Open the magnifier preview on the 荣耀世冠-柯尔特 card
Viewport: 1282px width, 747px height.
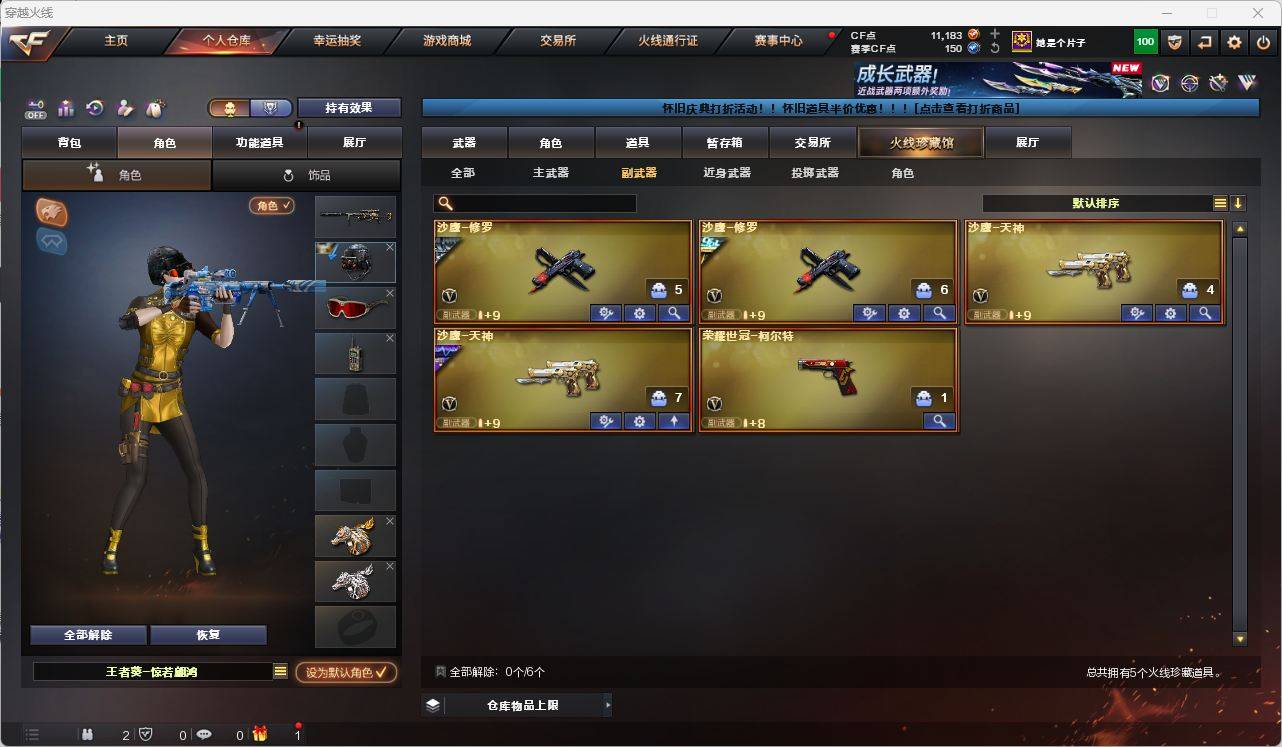tap(938, 421)
